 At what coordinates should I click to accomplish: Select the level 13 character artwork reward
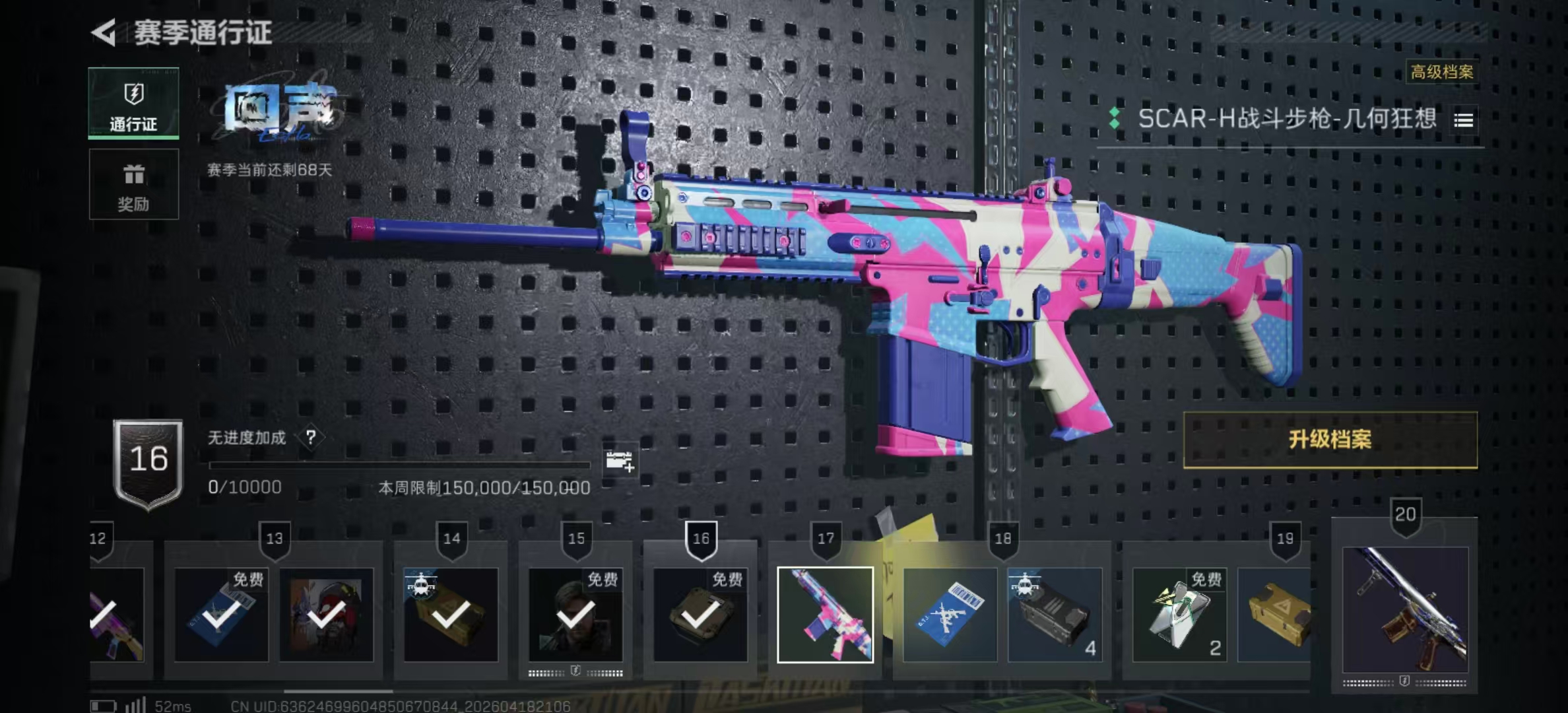[326, 615]
